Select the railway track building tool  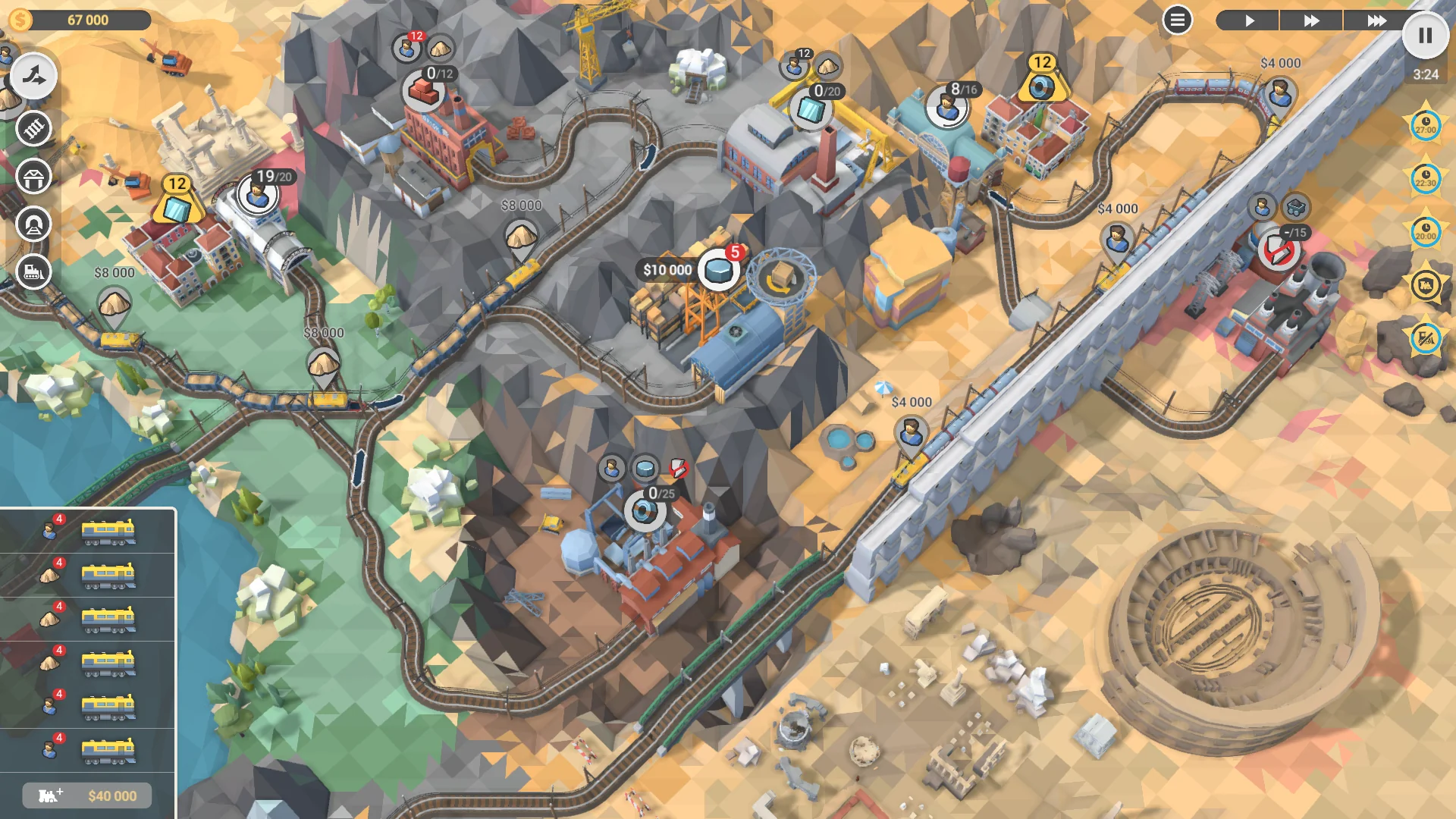pyautogui.click(x=32, y=129)
